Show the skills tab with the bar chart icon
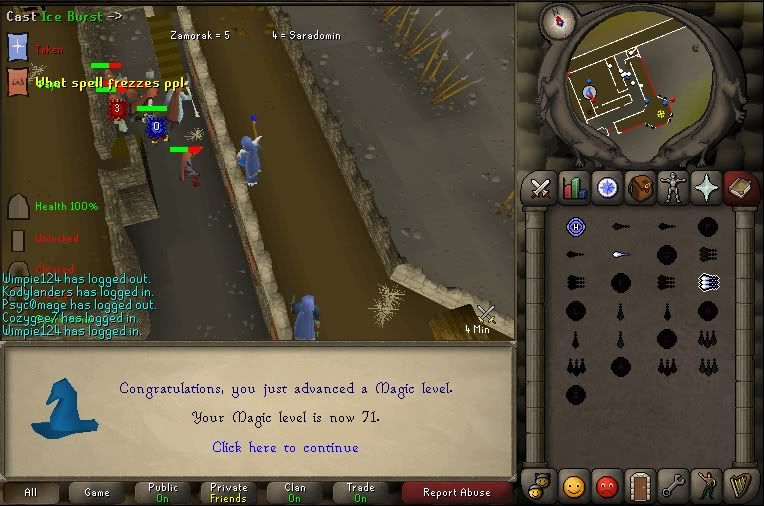The width and height of the screenshot is (764, 506). [x=574, y=187]
